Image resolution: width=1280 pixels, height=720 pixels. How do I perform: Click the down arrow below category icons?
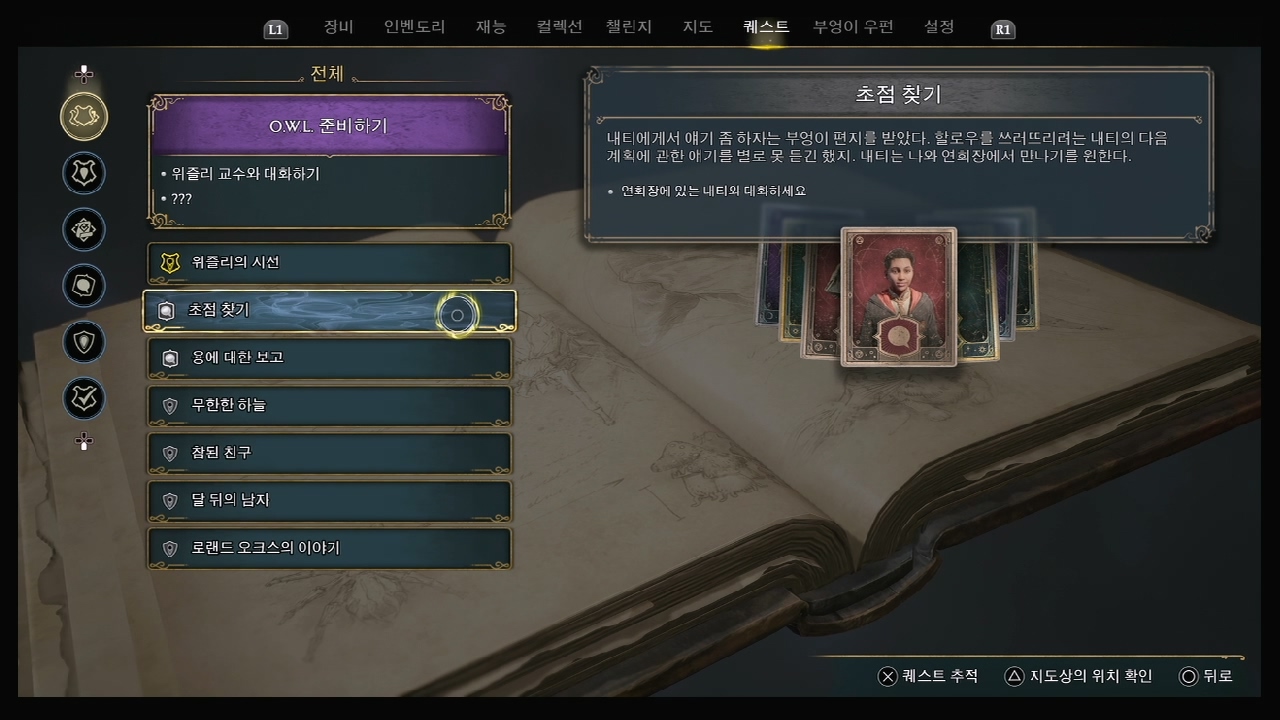pyautogui.click(x=84, y=441)
